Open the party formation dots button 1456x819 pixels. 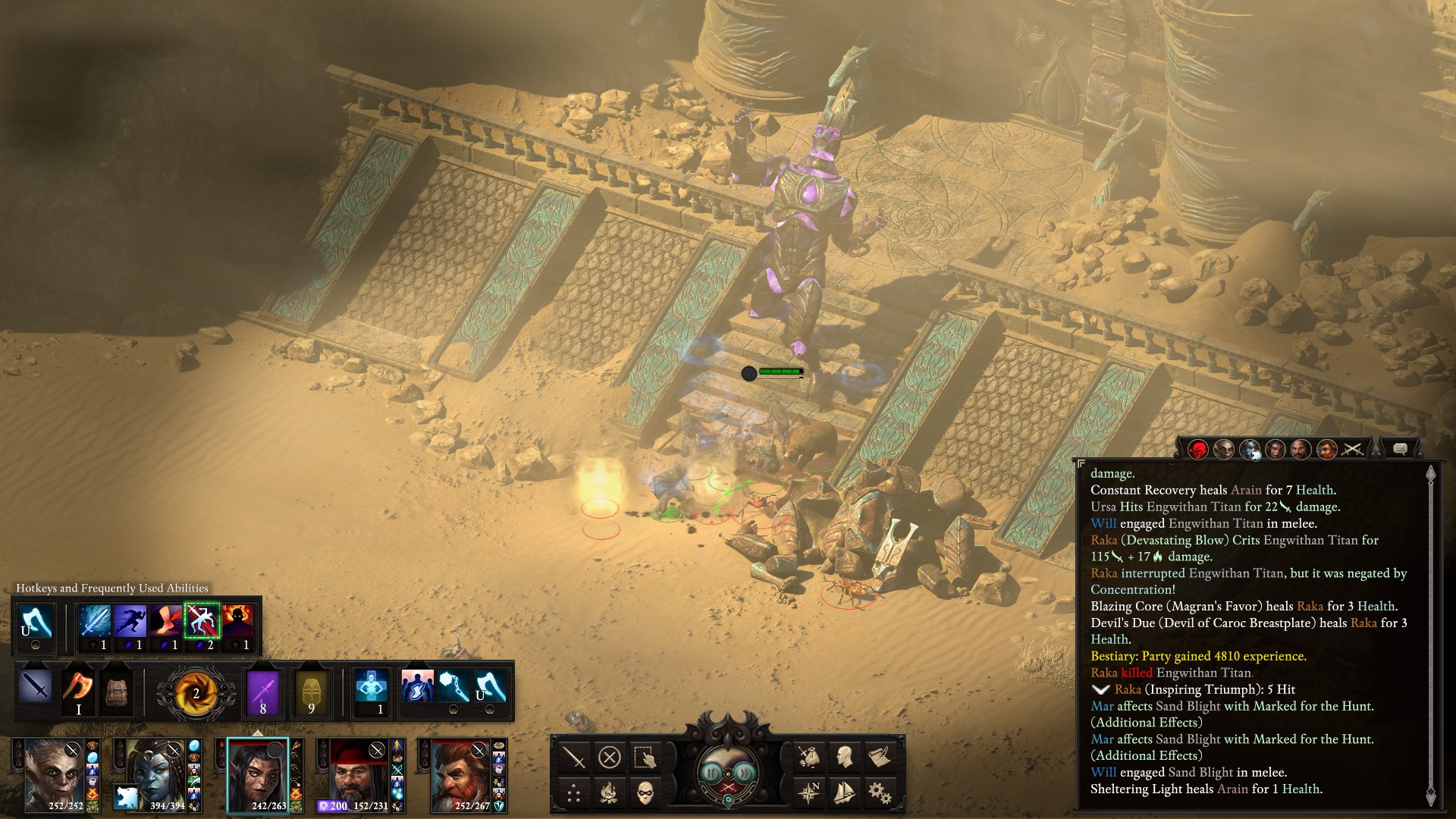[574, 793]
